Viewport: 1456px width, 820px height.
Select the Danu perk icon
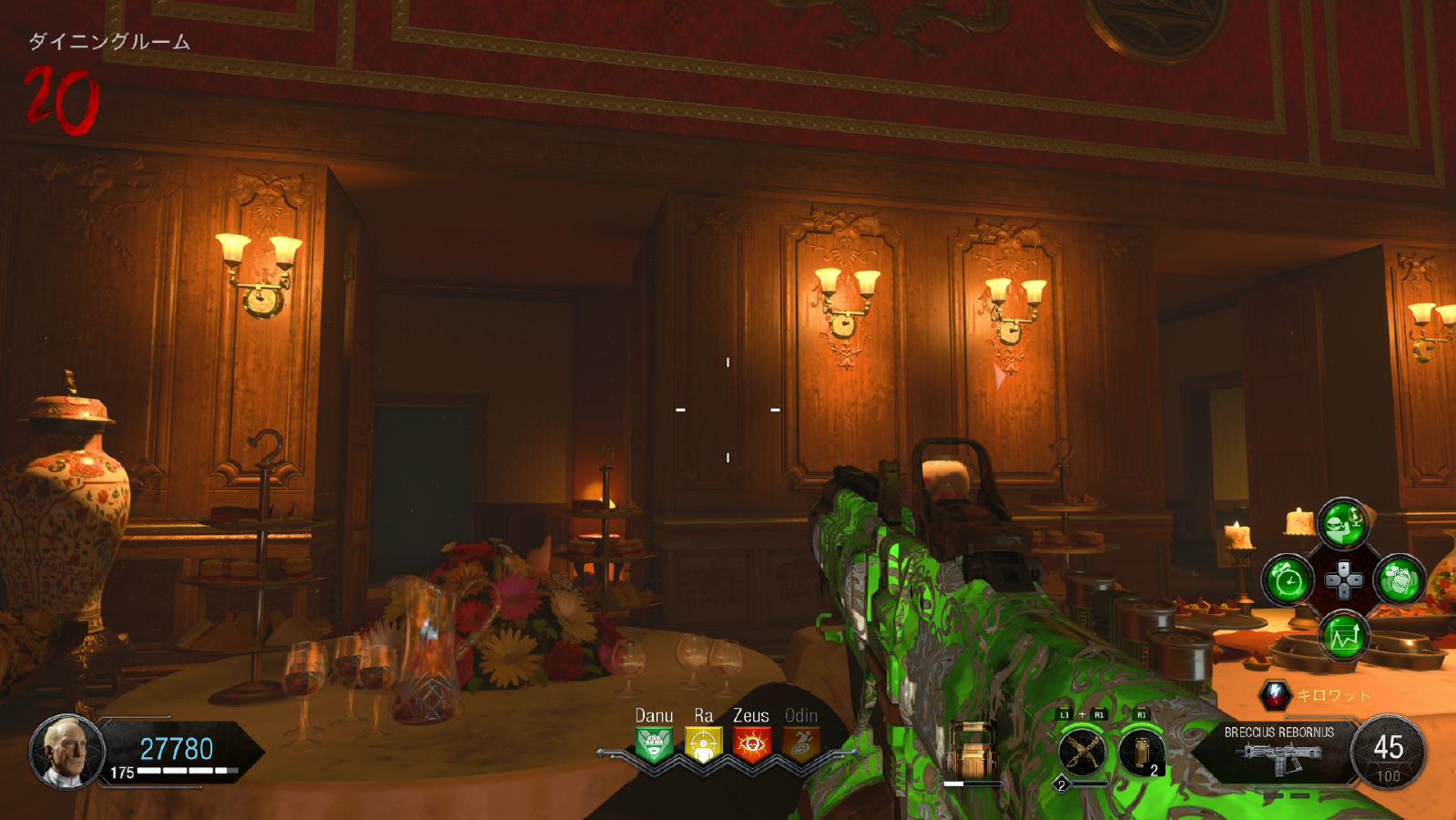click(x=654, y=744)
